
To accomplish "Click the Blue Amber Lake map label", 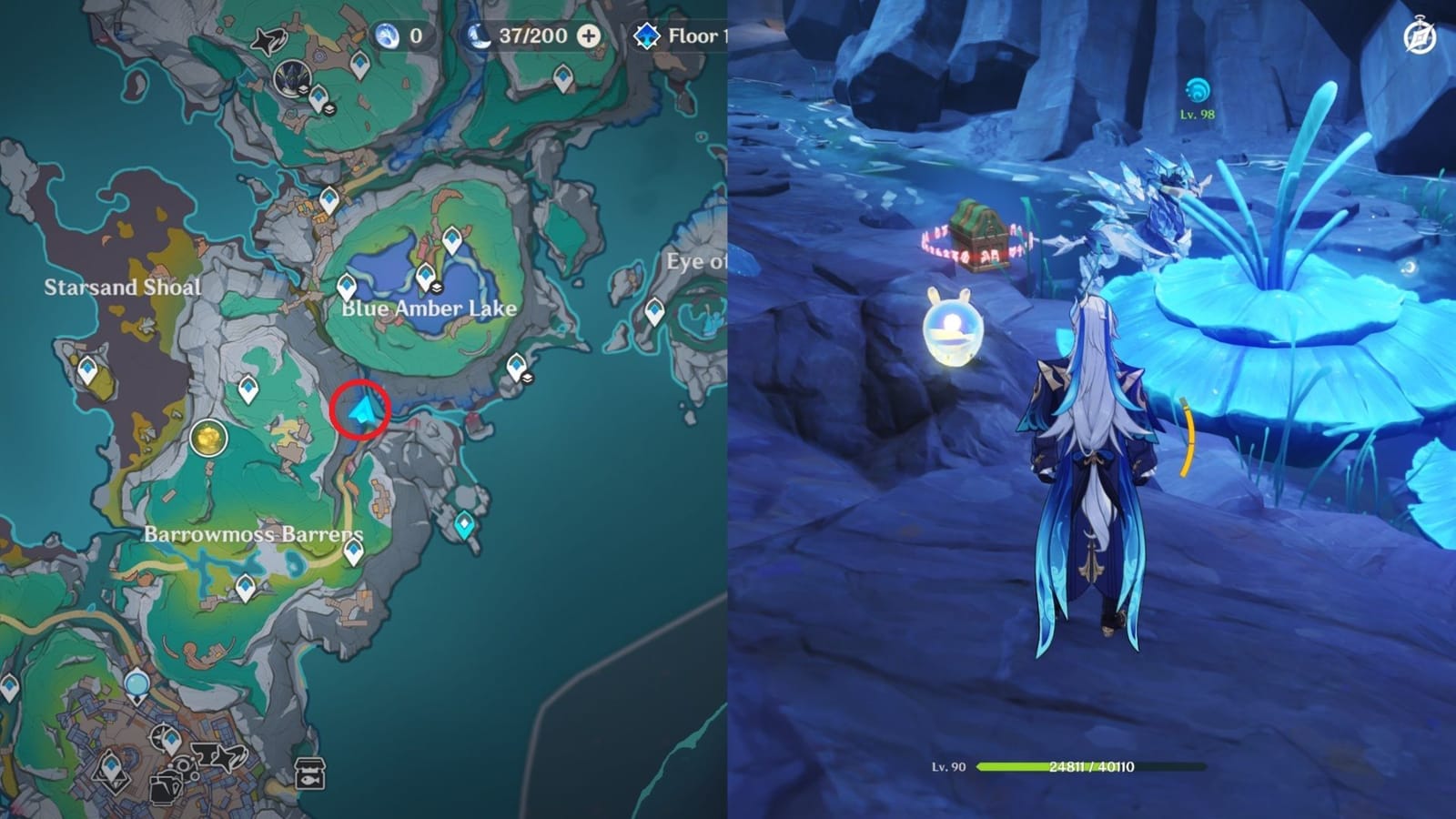I will (x=428, y=308).
